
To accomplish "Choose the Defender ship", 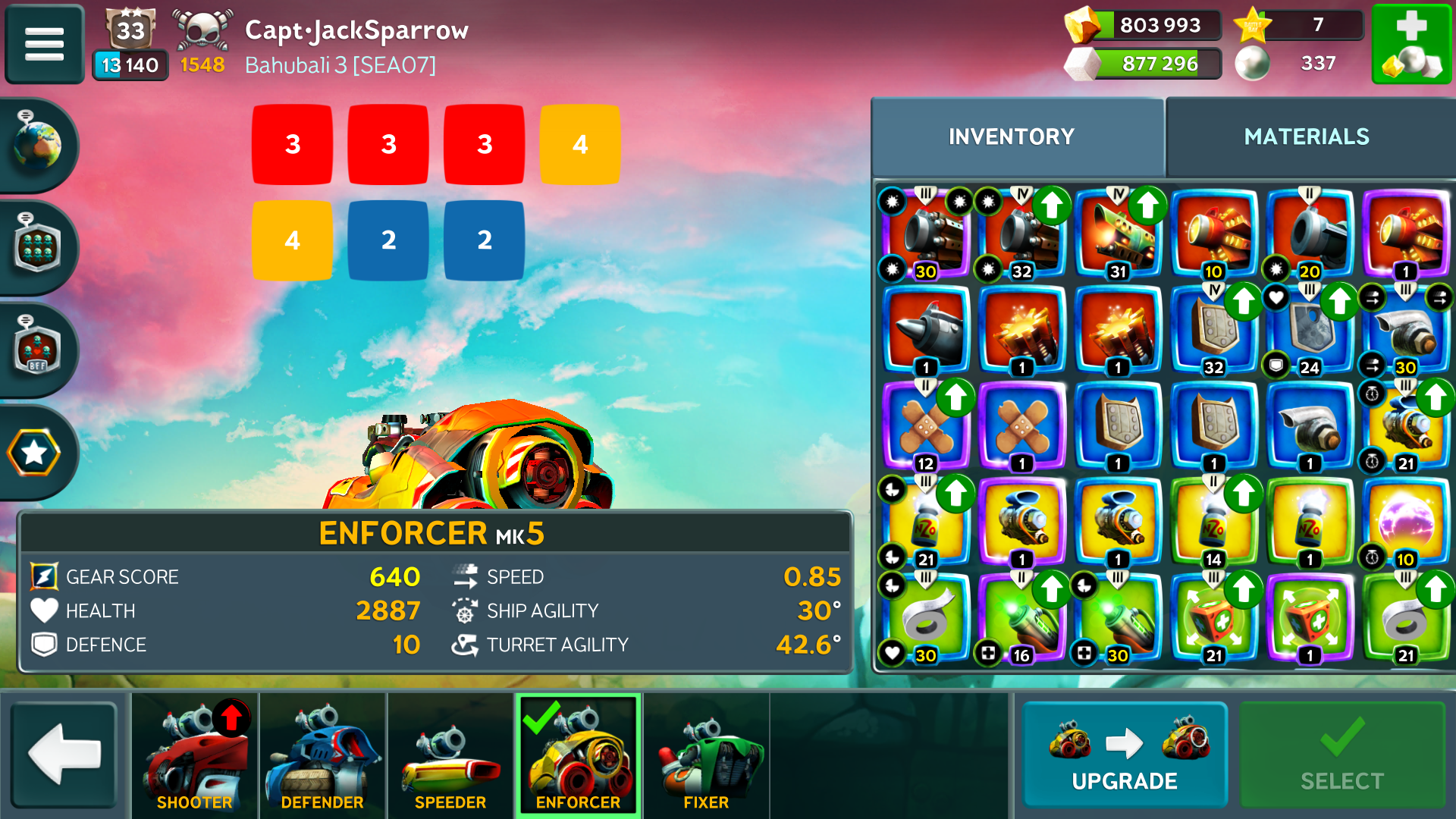I will click(x=322, y=756).
